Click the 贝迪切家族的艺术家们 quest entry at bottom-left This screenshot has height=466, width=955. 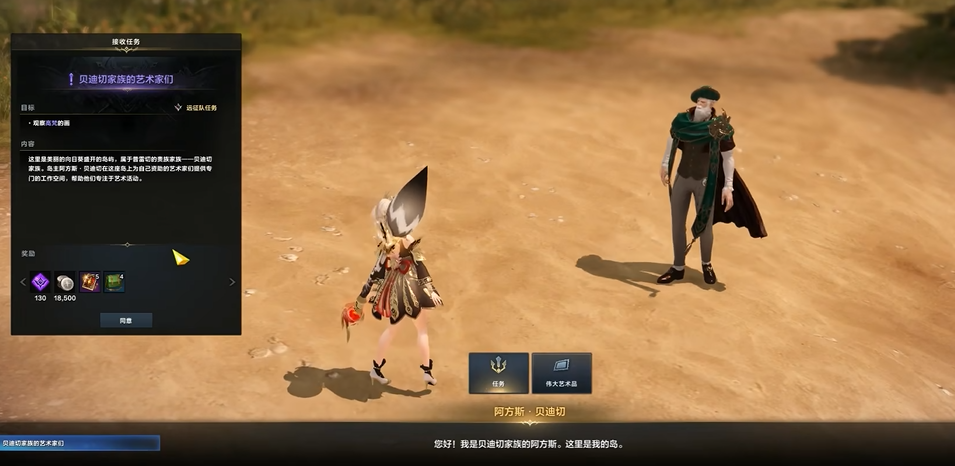coord(79,442)
